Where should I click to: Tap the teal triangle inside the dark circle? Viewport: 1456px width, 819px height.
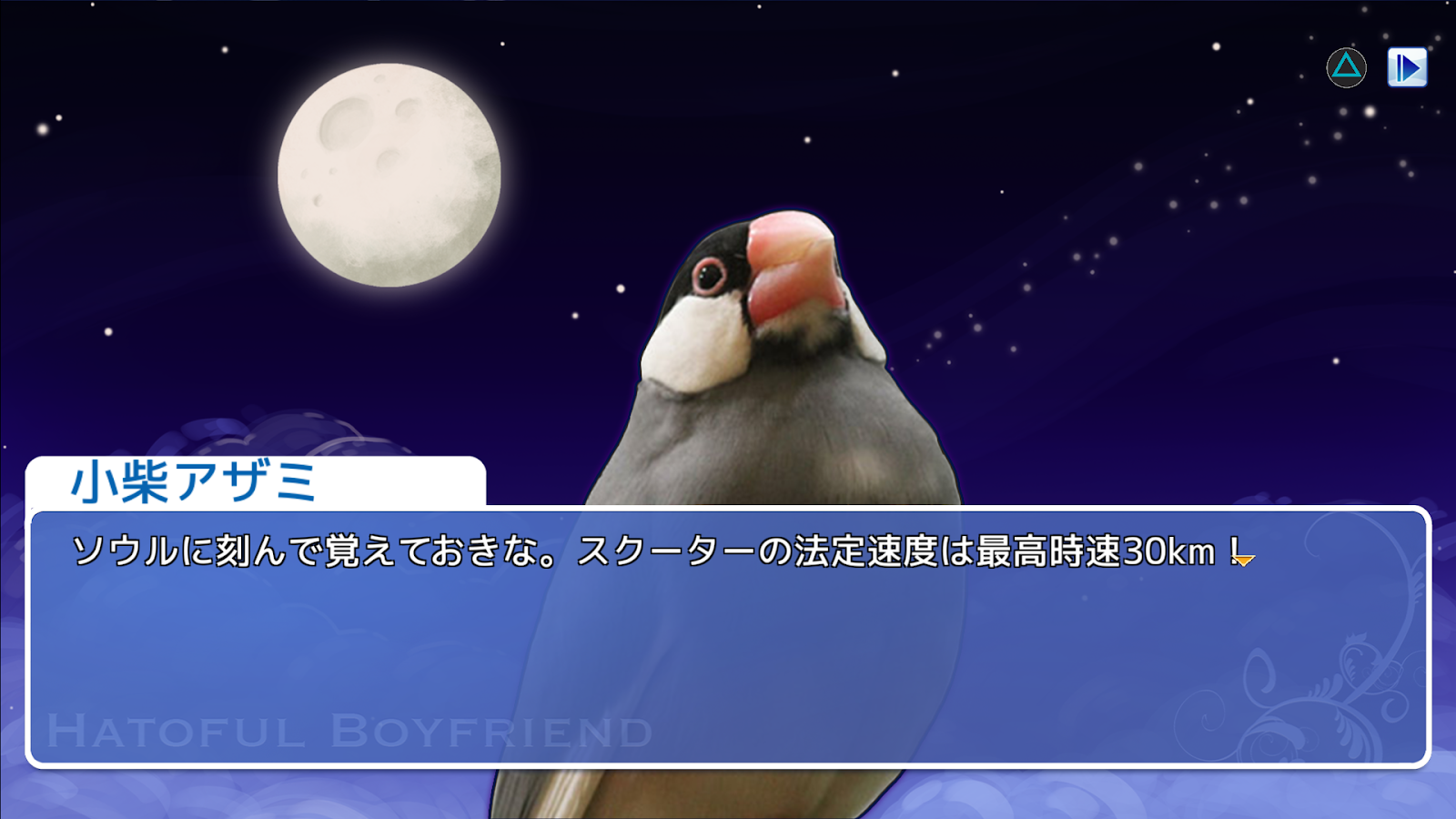pos(1345,67)
